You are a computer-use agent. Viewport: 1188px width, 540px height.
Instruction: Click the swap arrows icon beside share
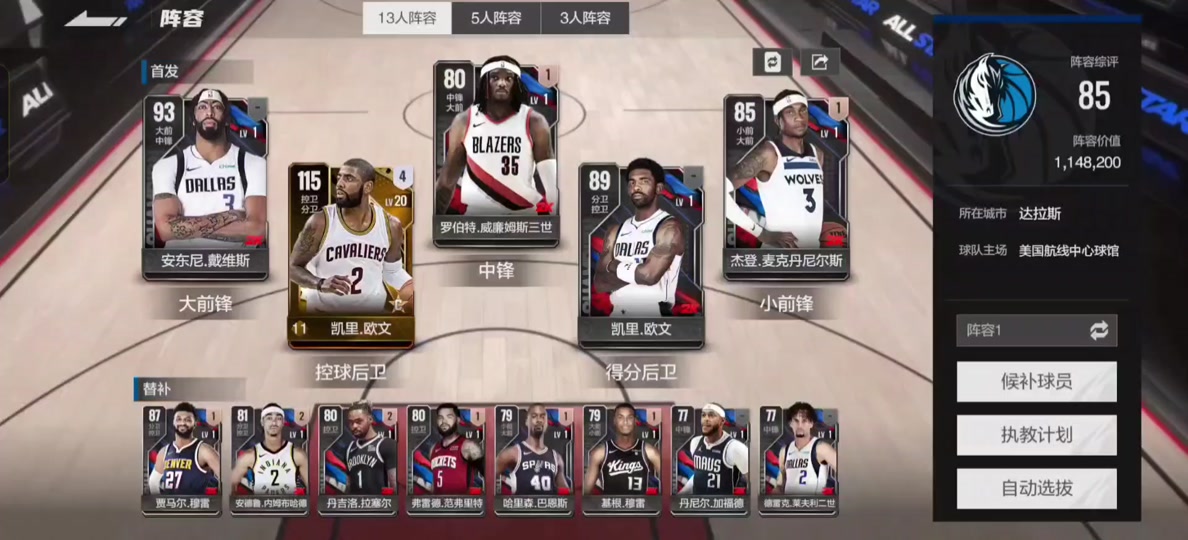pos(772,62)
